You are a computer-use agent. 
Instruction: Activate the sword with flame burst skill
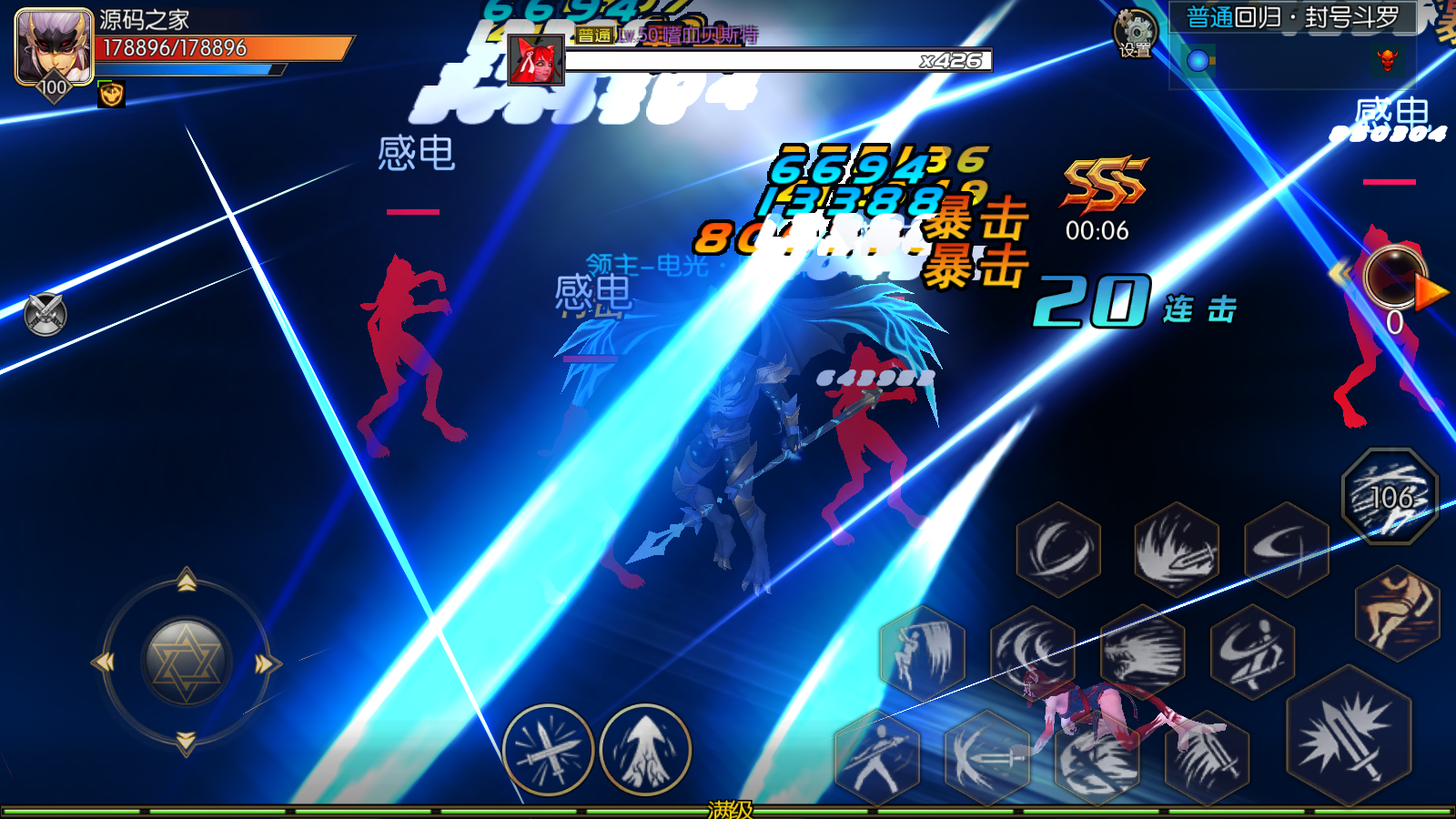click(x=1177, y=550)
